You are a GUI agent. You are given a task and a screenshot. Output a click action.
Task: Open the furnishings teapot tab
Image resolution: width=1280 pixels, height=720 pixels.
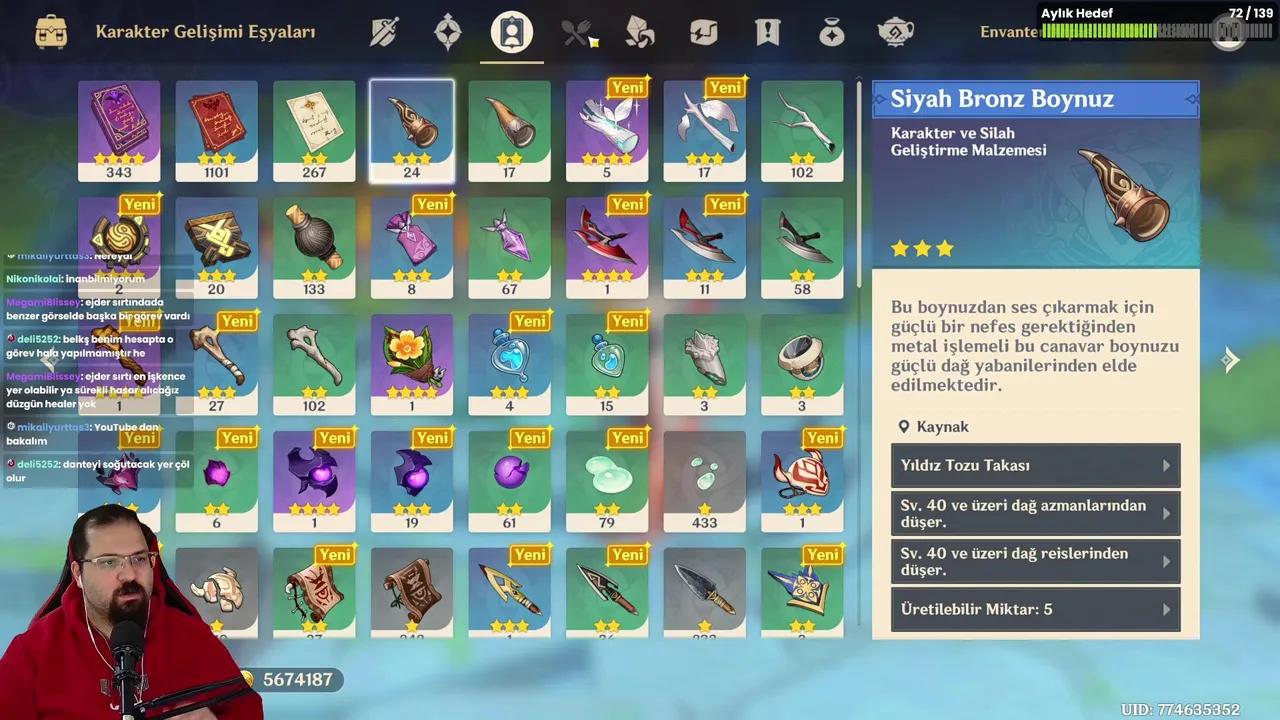tap(895, 32)
